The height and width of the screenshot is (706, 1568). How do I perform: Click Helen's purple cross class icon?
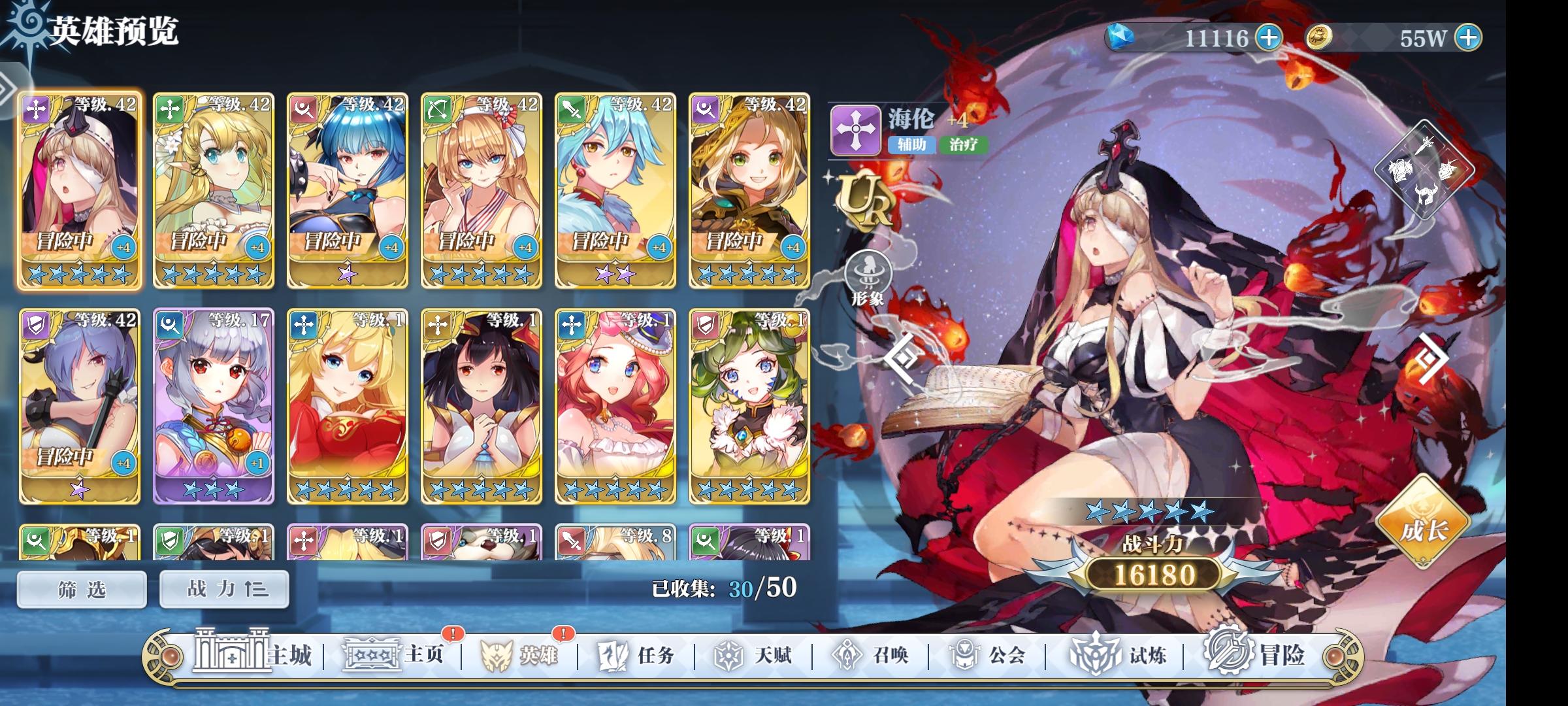point(857,128)
